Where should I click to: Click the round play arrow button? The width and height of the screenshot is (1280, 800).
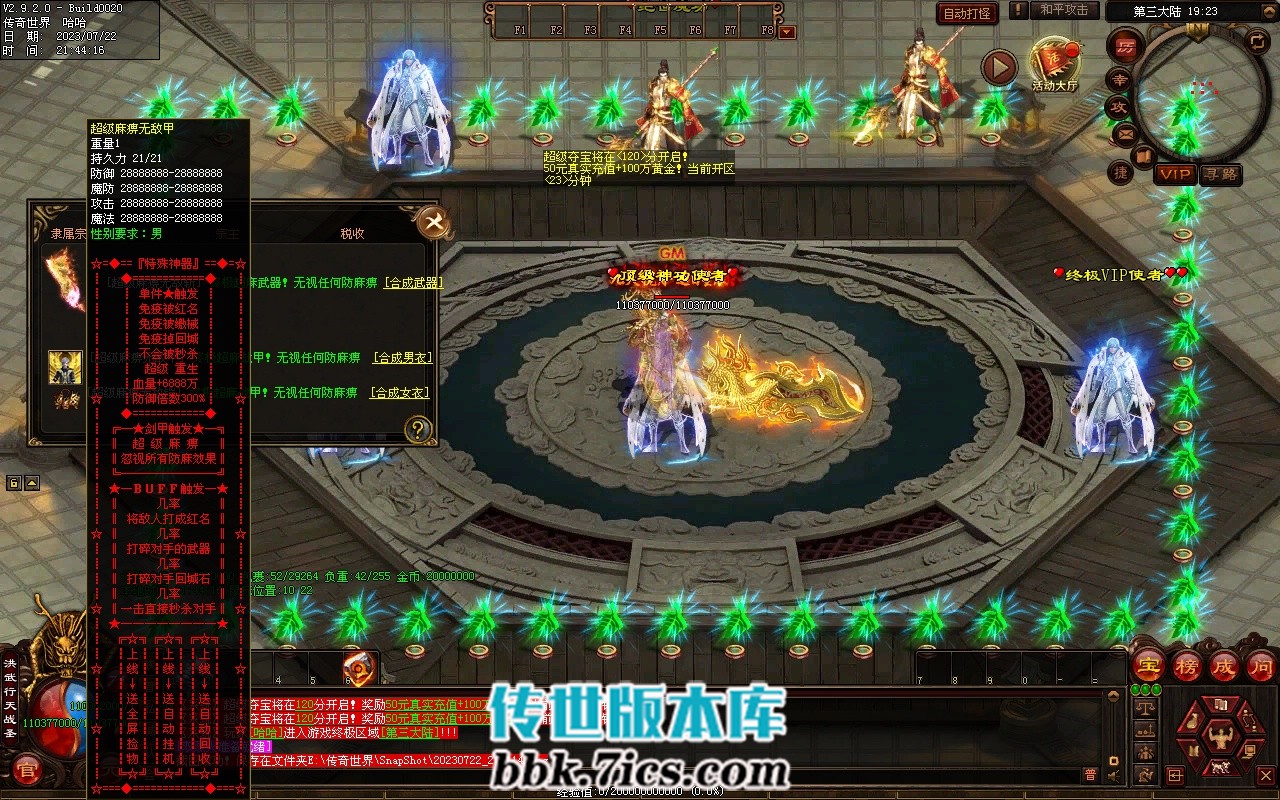point(998,67)
